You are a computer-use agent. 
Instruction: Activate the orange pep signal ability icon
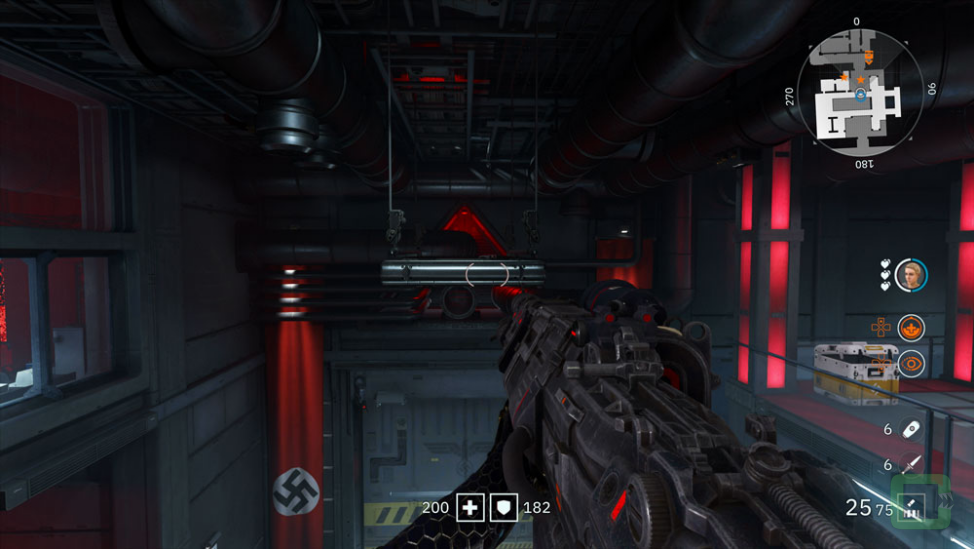coord(910,327)
